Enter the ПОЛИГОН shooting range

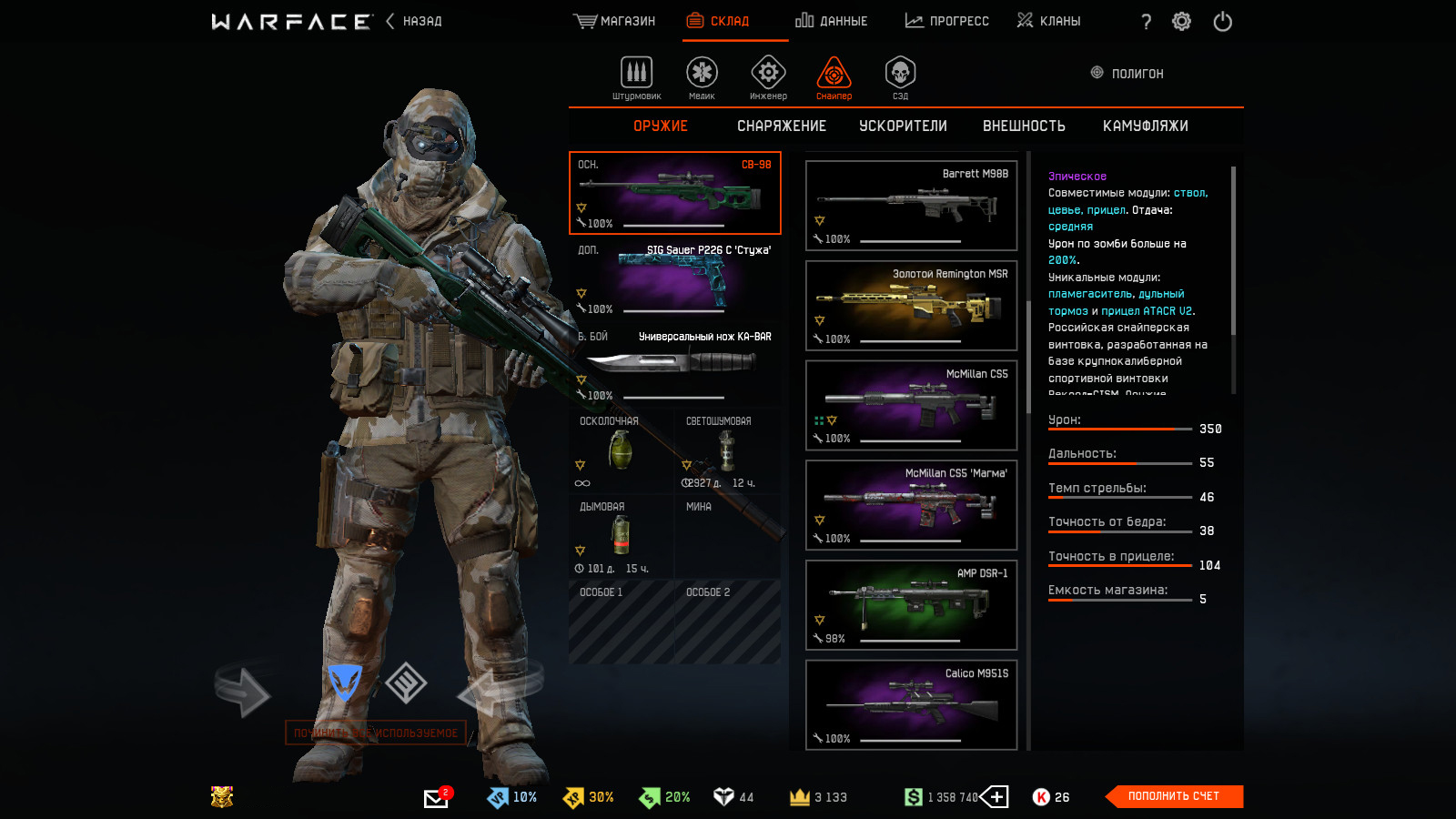point(1127,73)
